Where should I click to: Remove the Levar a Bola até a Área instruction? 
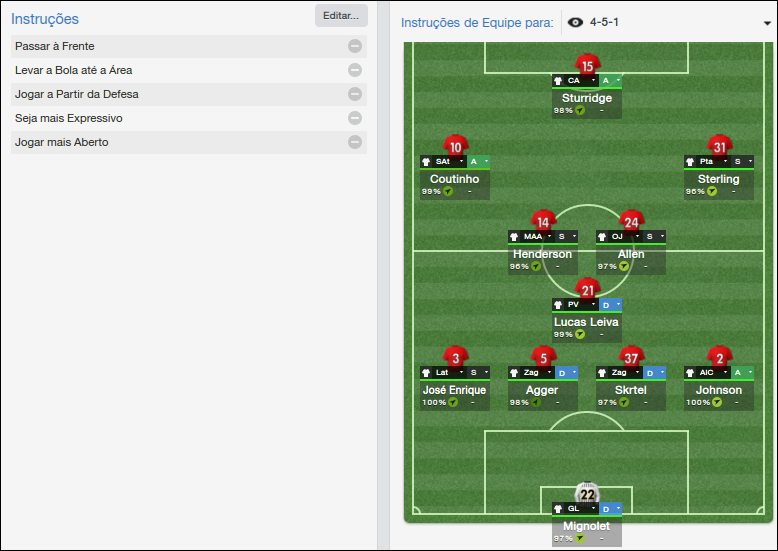coord(355,70)
